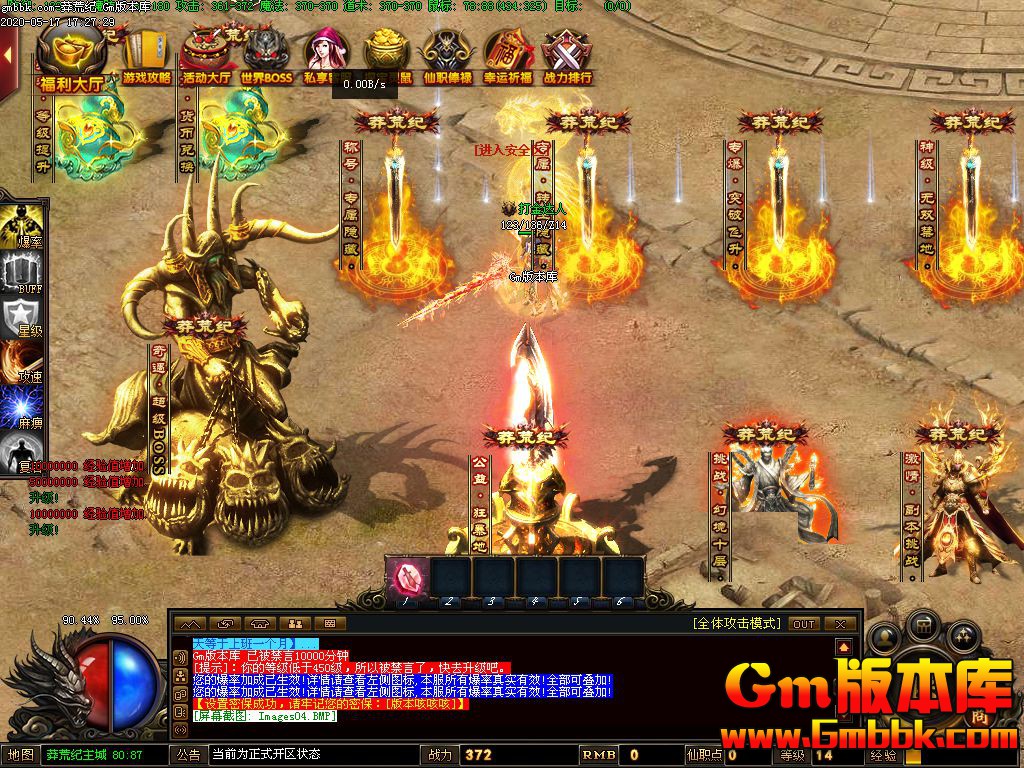The width and height of the screenshot is (1024, 768).
Task: Open the 福利大厅 welfare hall
Action: (x=71, y=60)
